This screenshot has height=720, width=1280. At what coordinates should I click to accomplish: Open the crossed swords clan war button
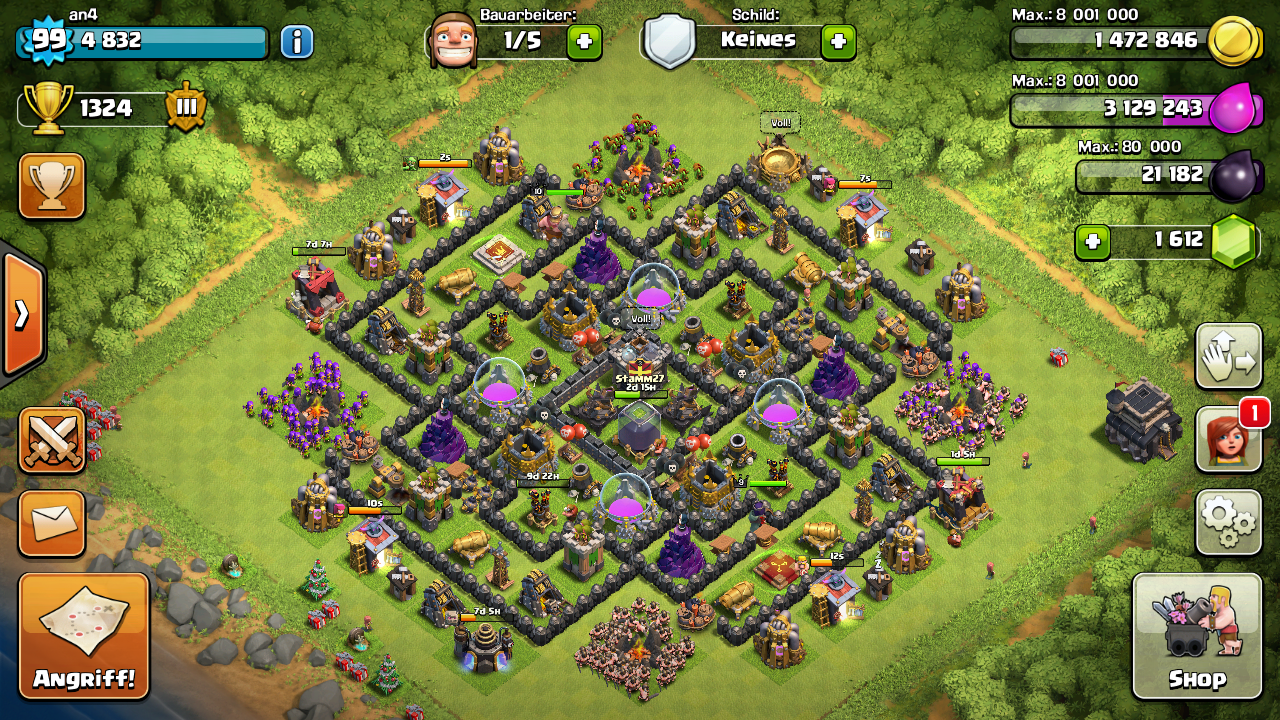52,440
